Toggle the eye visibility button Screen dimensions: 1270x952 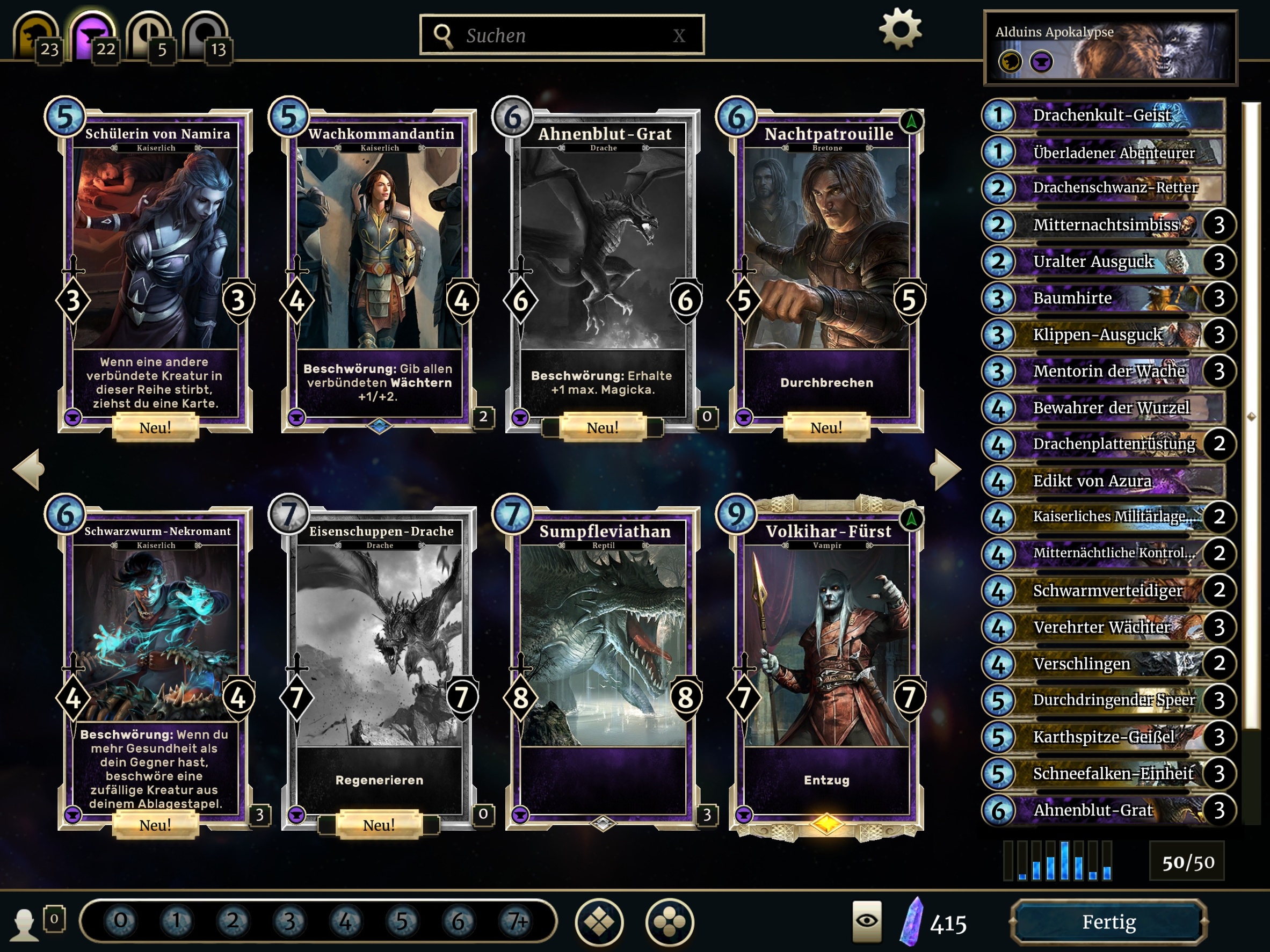866,921
